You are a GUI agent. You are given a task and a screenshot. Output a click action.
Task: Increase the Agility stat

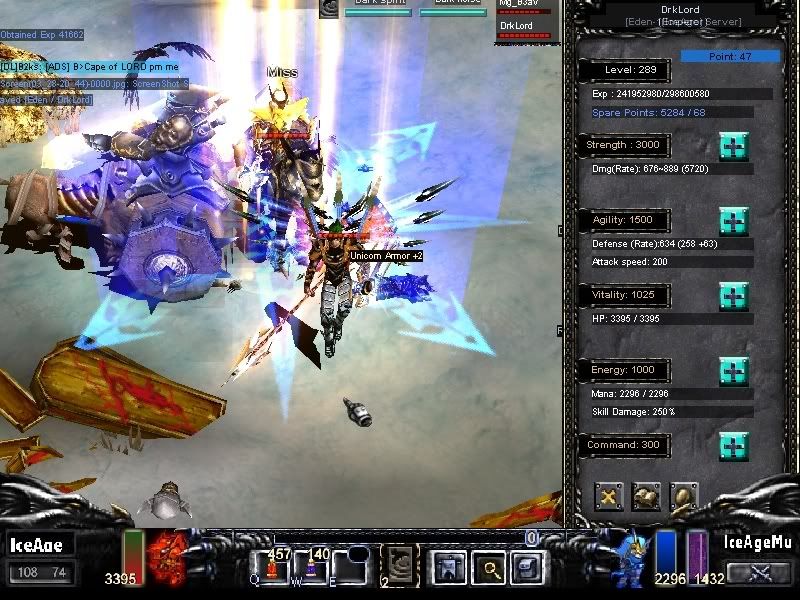click(733, 221)
